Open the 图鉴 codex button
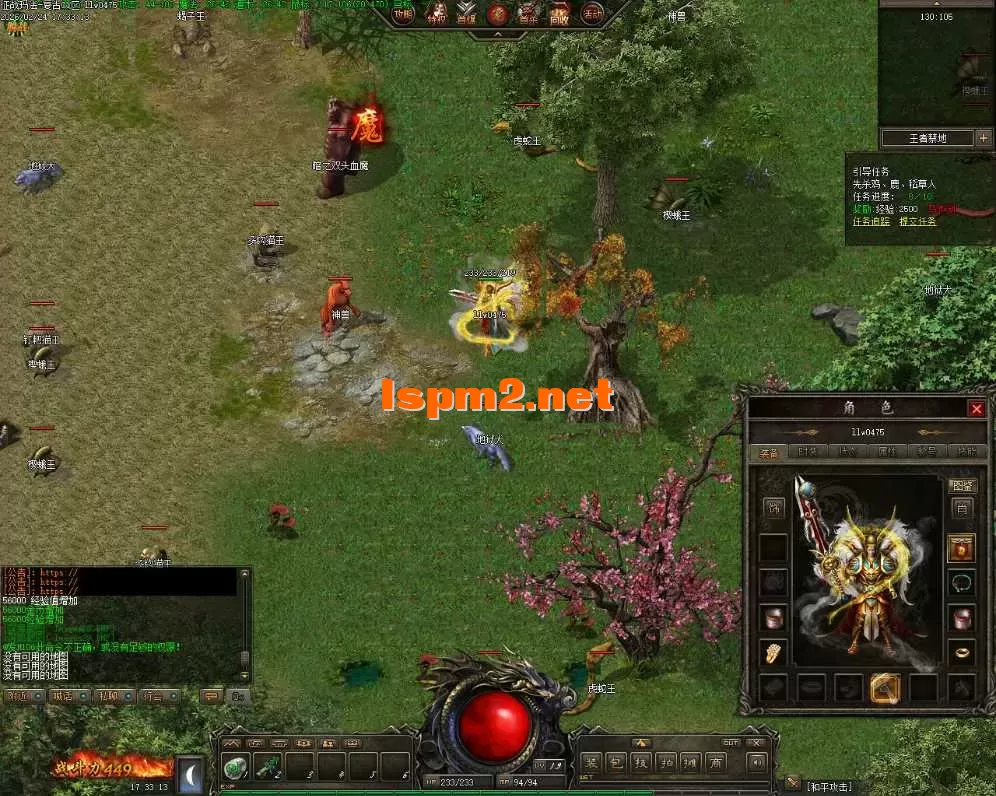The height and width of the screenshot is (796, 996). [x=961, y=486]
